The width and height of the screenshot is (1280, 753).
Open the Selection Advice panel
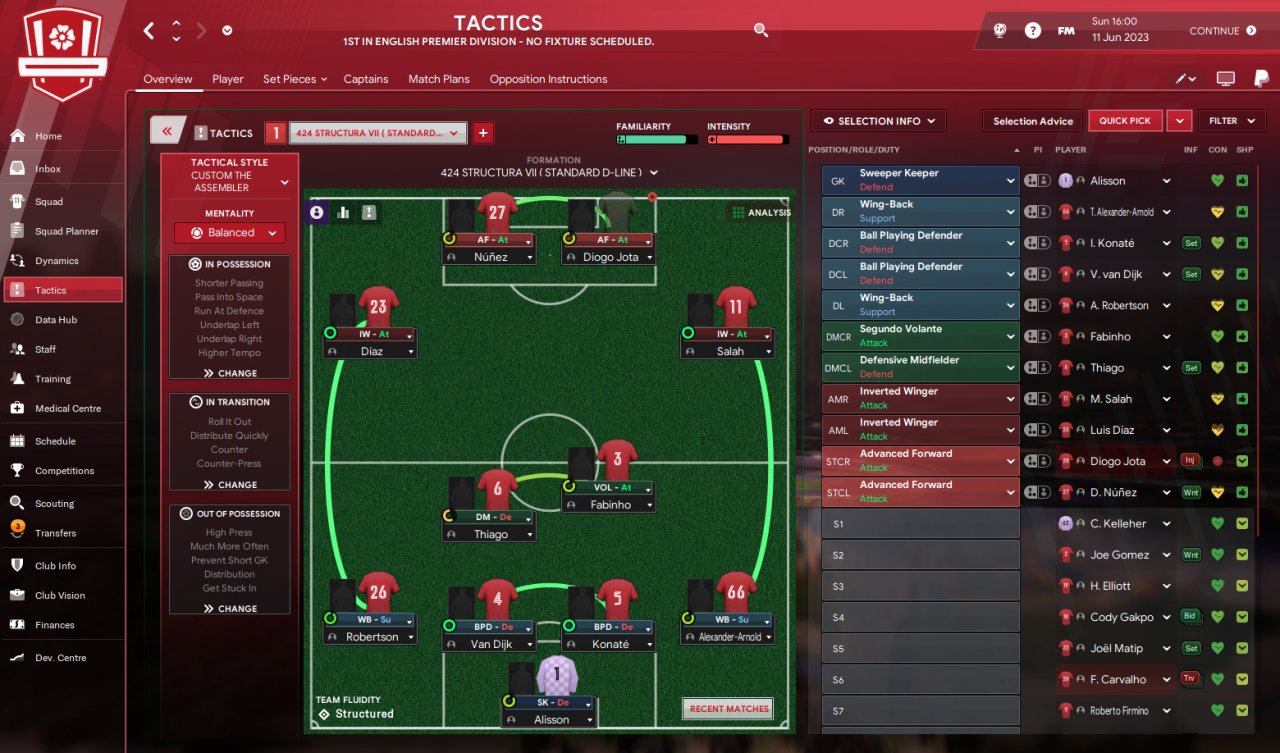pos(1033,121)
